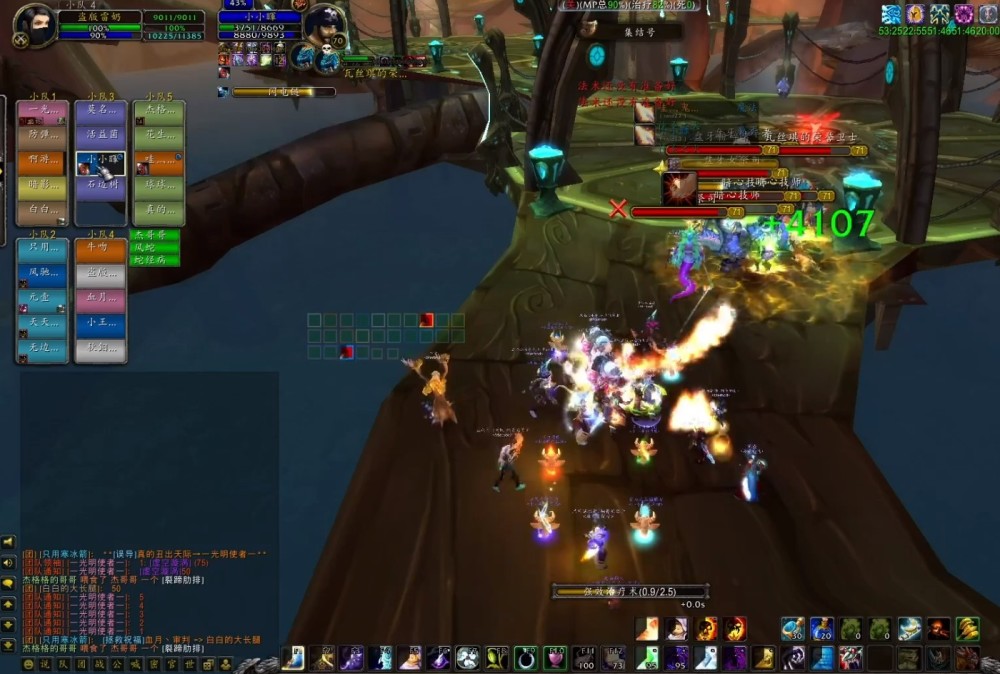
Task: Activate the golden drill item icon
Action: click(x=967, y=629)
